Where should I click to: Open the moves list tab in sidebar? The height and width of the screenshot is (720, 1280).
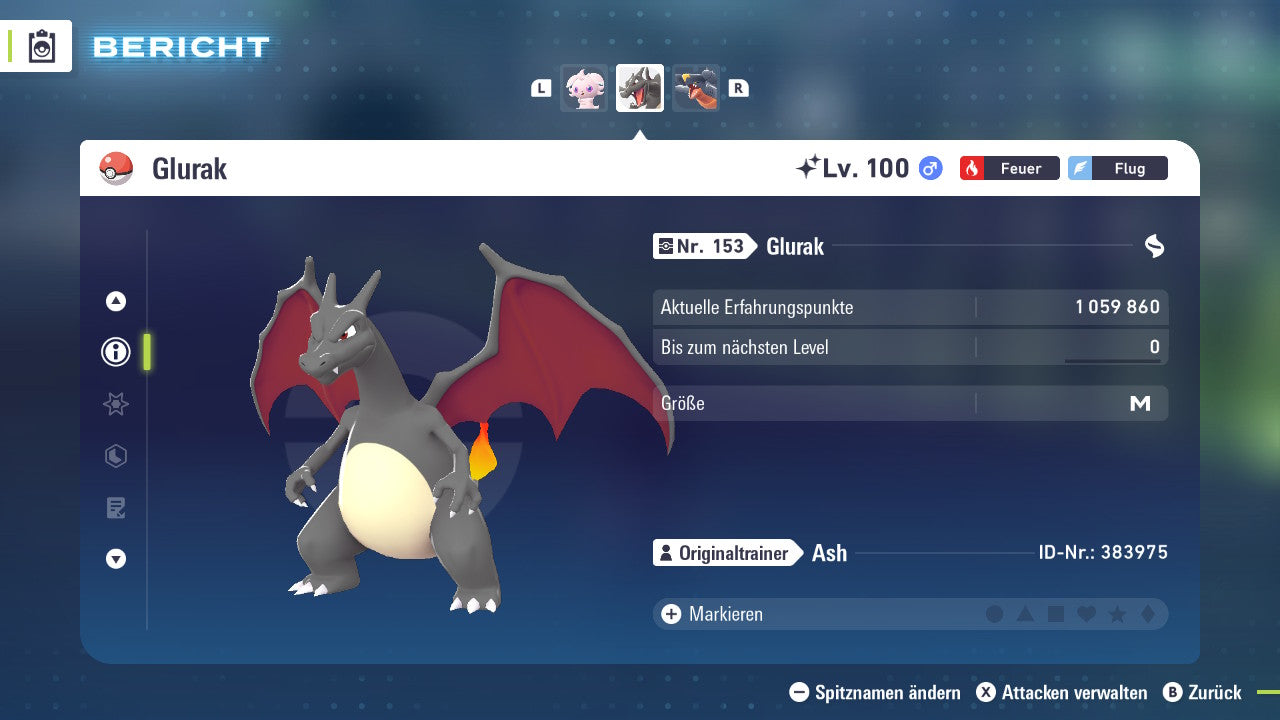115,508
